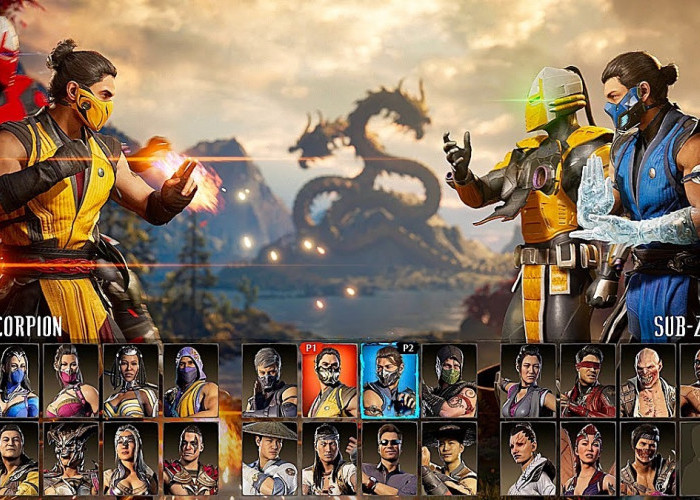Select Kitana's portrait with the blue mask
The height and width of the screenshot is (500, 700).
[x=19, y=381]
